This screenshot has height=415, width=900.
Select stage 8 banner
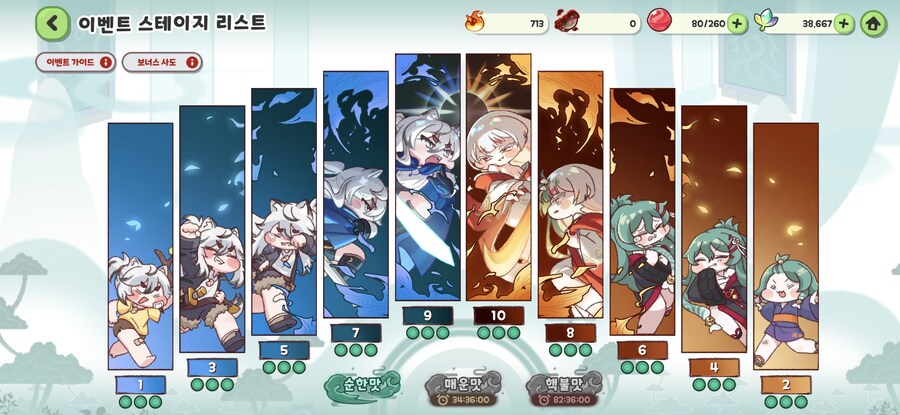[571, 195]
